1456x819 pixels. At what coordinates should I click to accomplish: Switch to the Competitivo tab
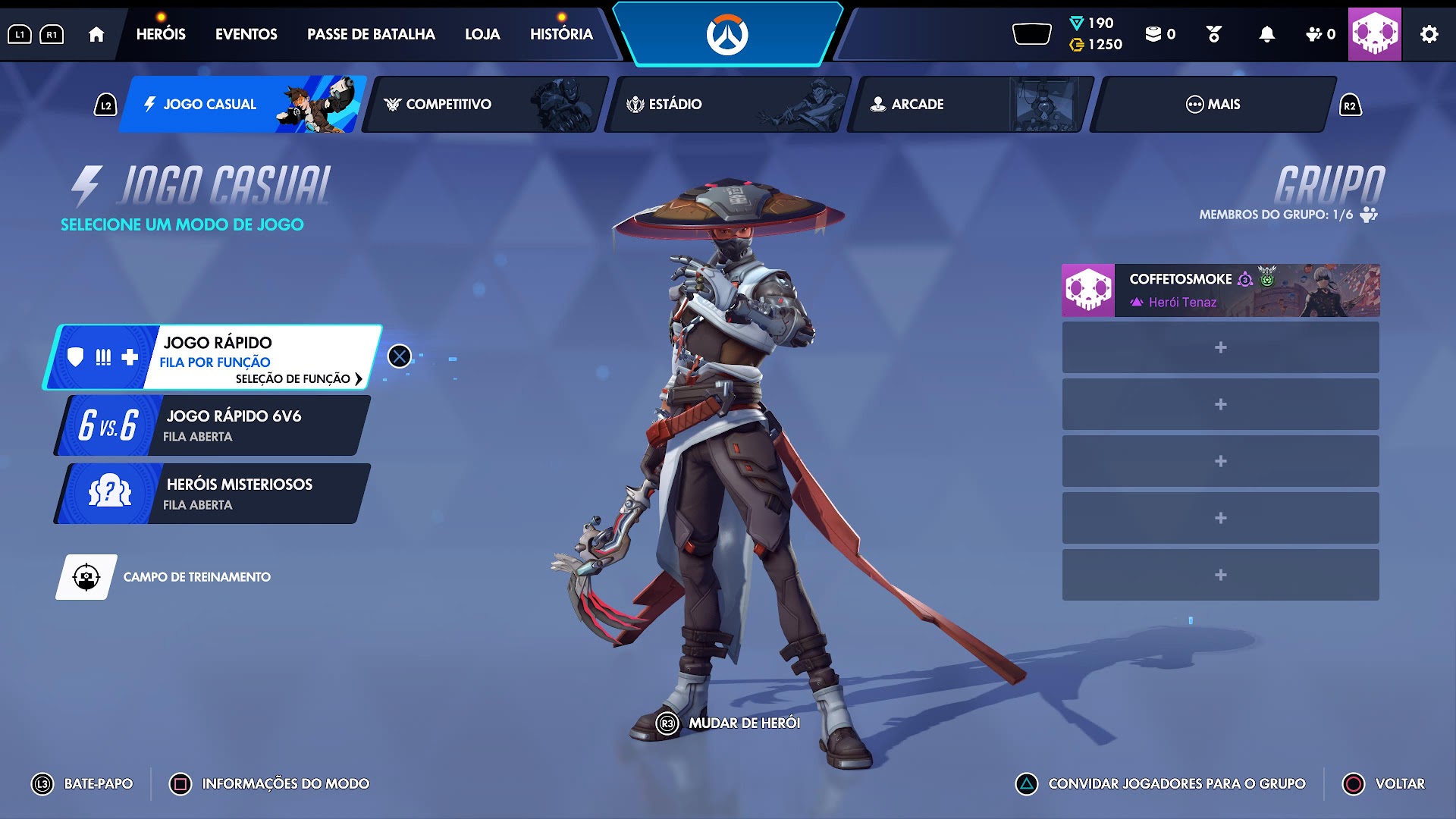(x=485, y=105)
